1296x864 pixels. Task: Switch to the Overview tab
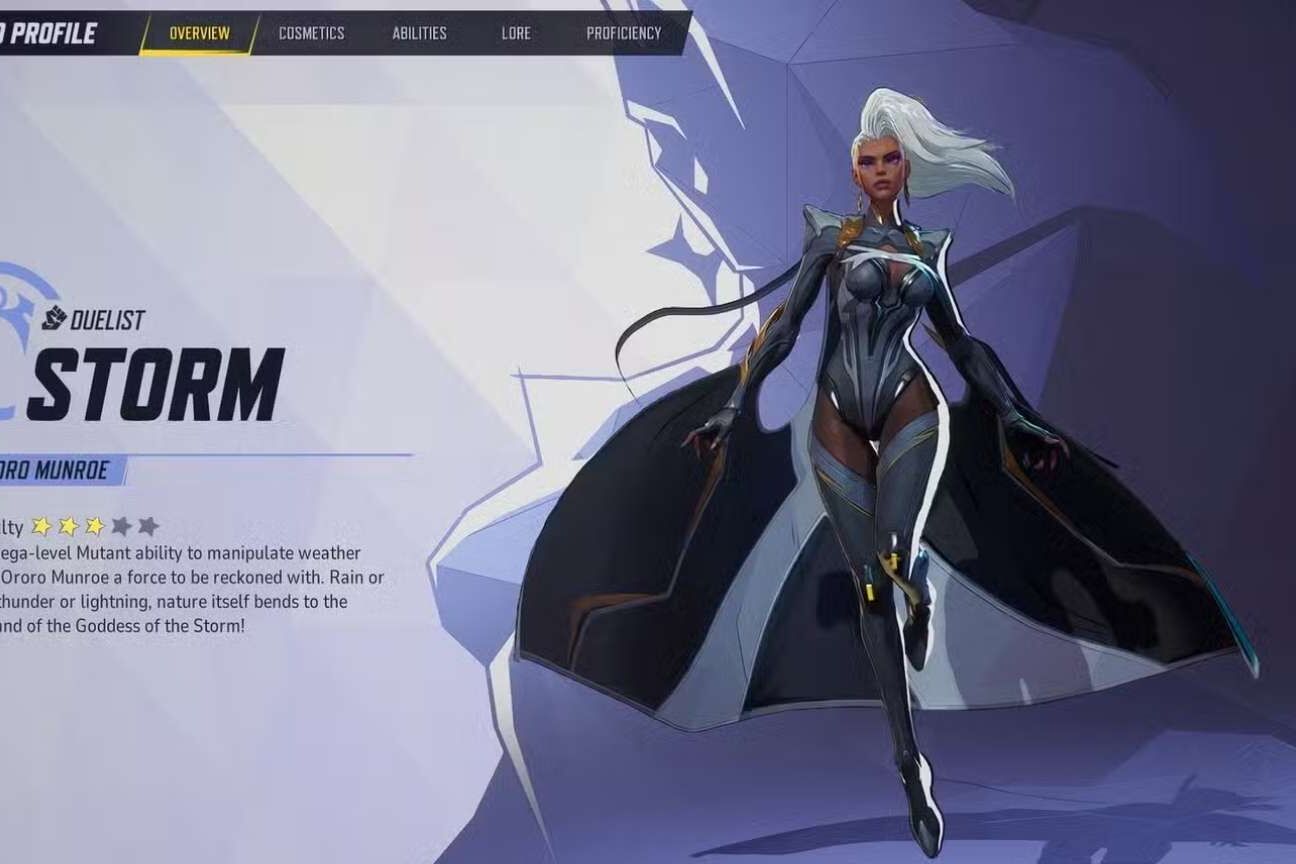[x=199, y=33]
